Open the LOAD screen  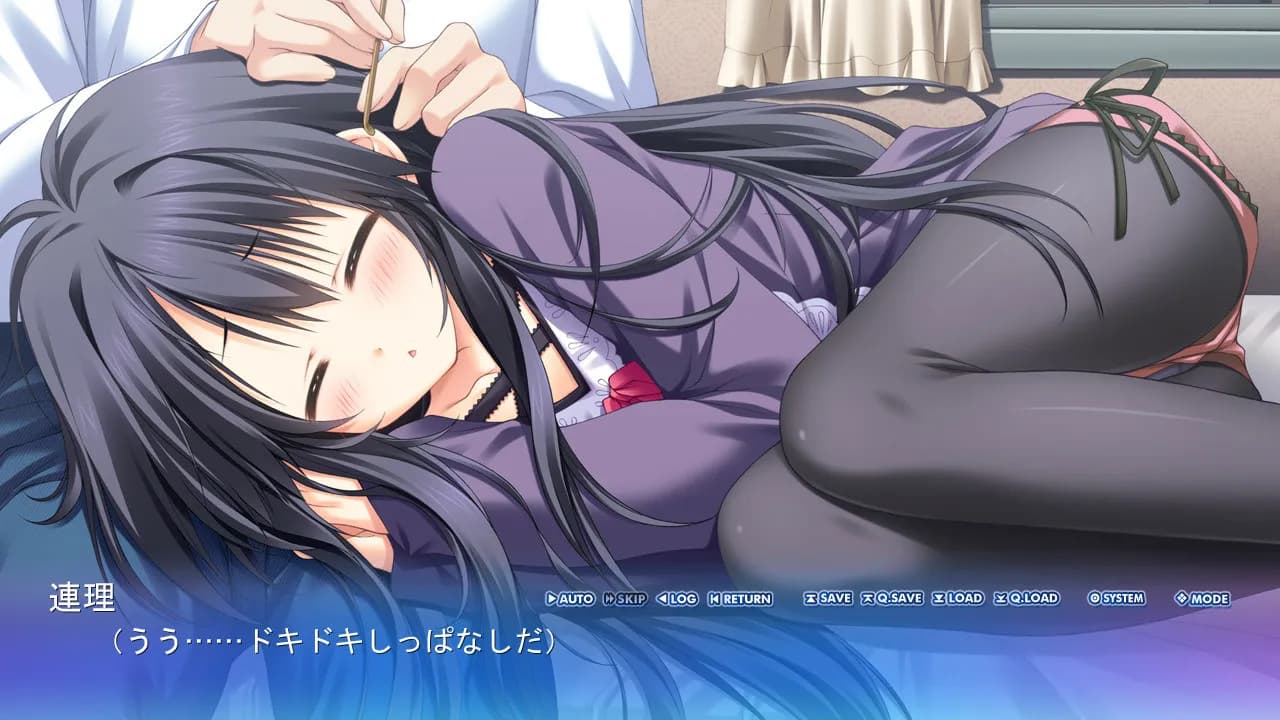pos(962,597)
